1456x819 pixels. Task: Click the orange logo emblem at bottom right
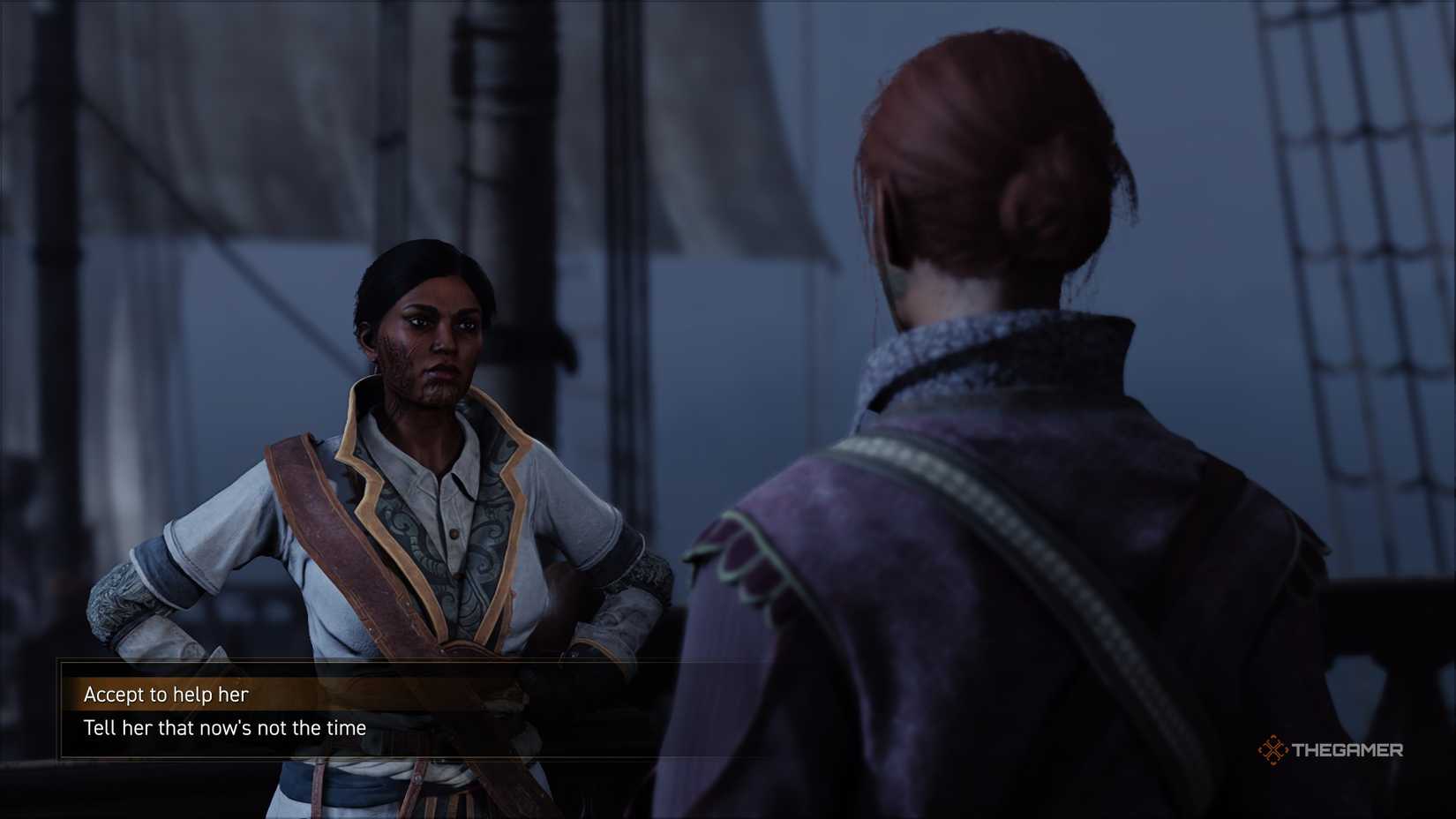tap(1273, 752)
